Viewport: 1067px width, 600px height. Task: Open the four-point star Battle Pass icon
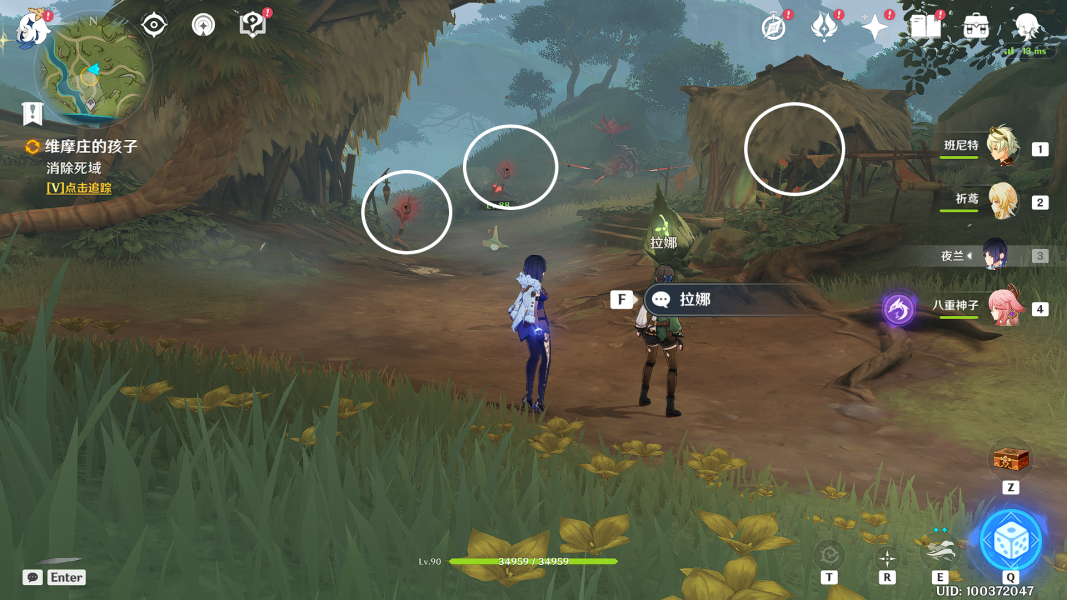[875, 28]
